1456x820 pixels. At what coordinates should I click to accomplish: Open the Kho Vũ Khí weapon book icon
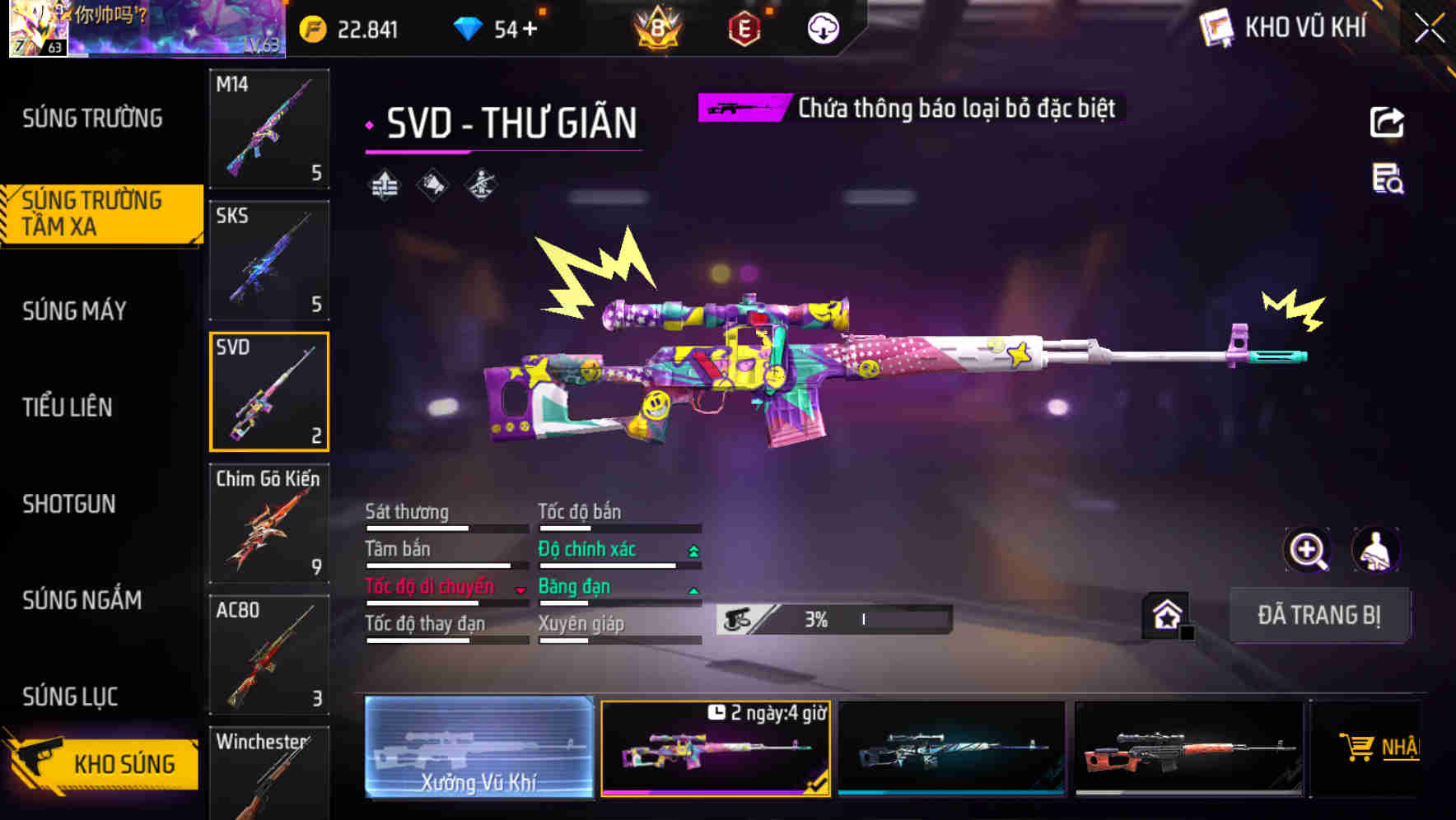[x=1216, y=27]
